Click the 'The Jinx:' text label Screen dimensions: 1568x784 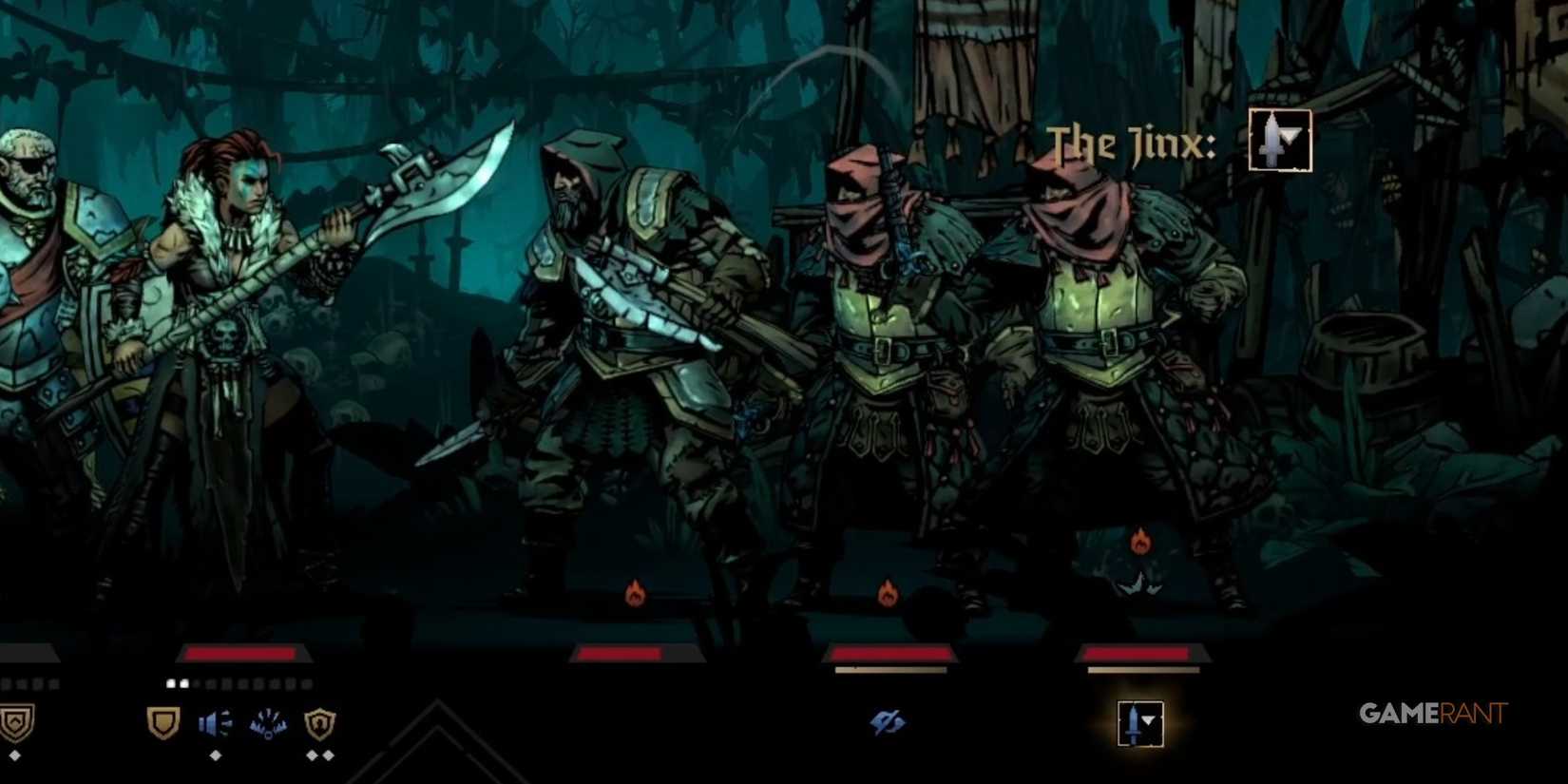(x=1131, y=143)
